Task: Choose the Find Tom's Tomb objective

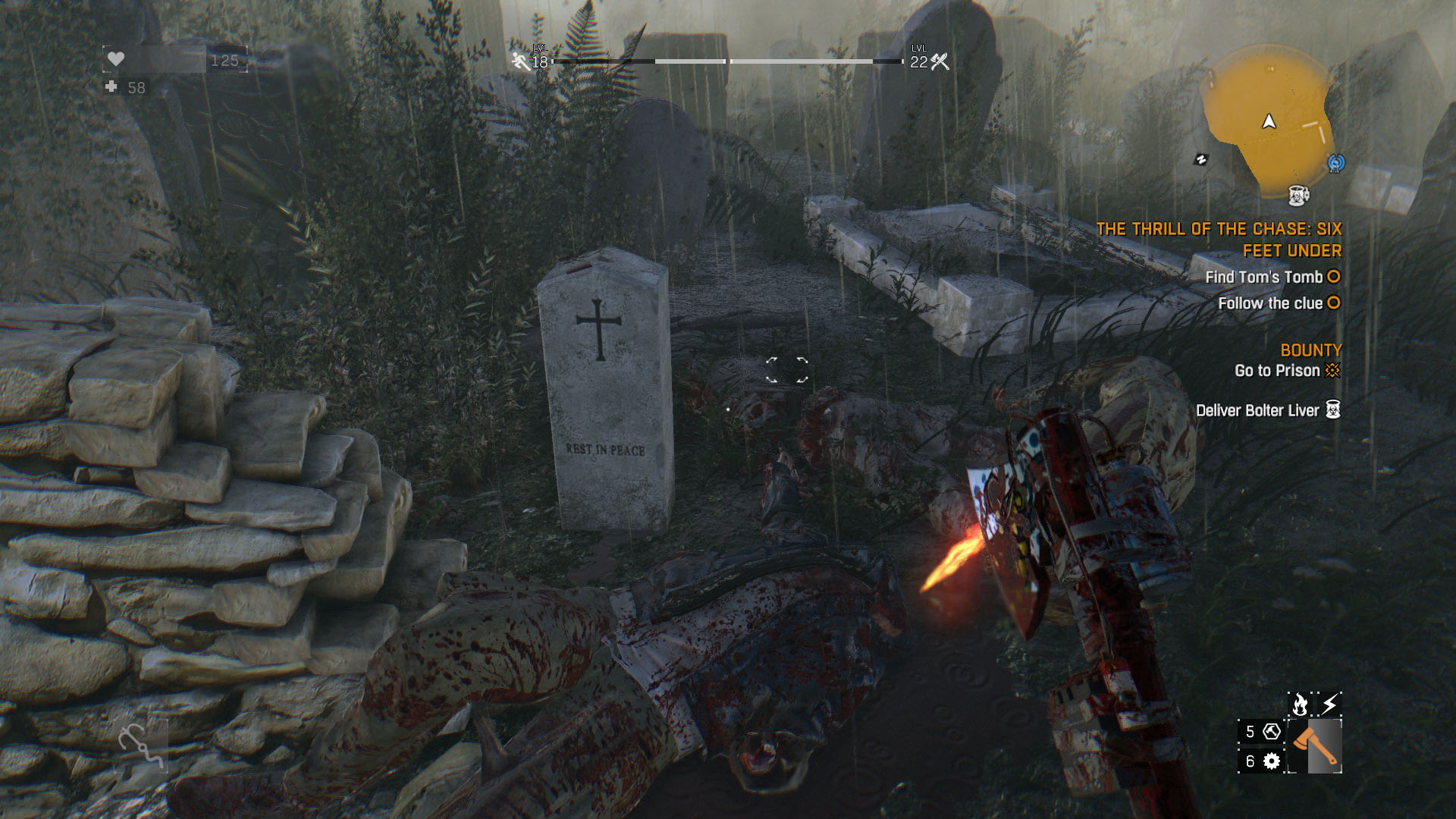Action: (x=1264, y=278)
